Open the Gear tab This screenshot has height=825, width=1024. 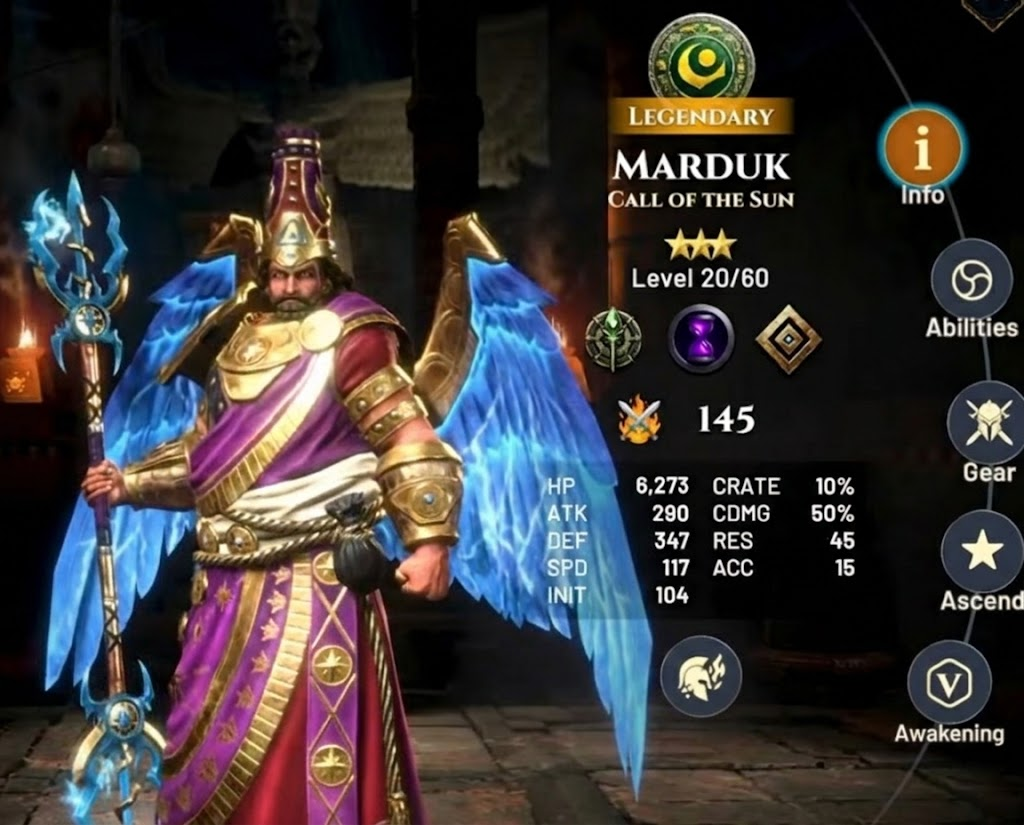coord(983,421)
